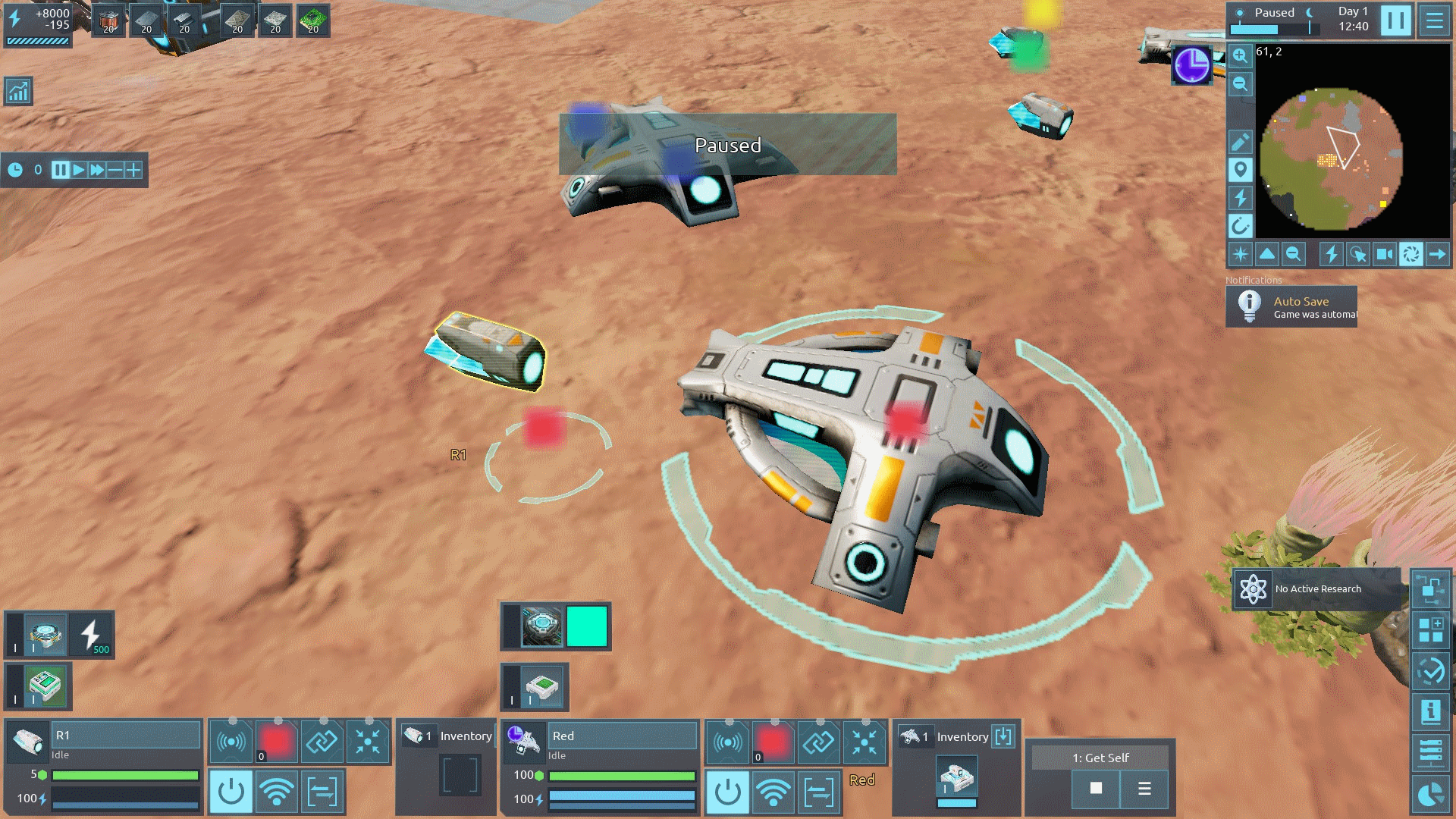Click the circular minimap
This screenshot has height=819, width=1456.
click(x=1331, y=158)
